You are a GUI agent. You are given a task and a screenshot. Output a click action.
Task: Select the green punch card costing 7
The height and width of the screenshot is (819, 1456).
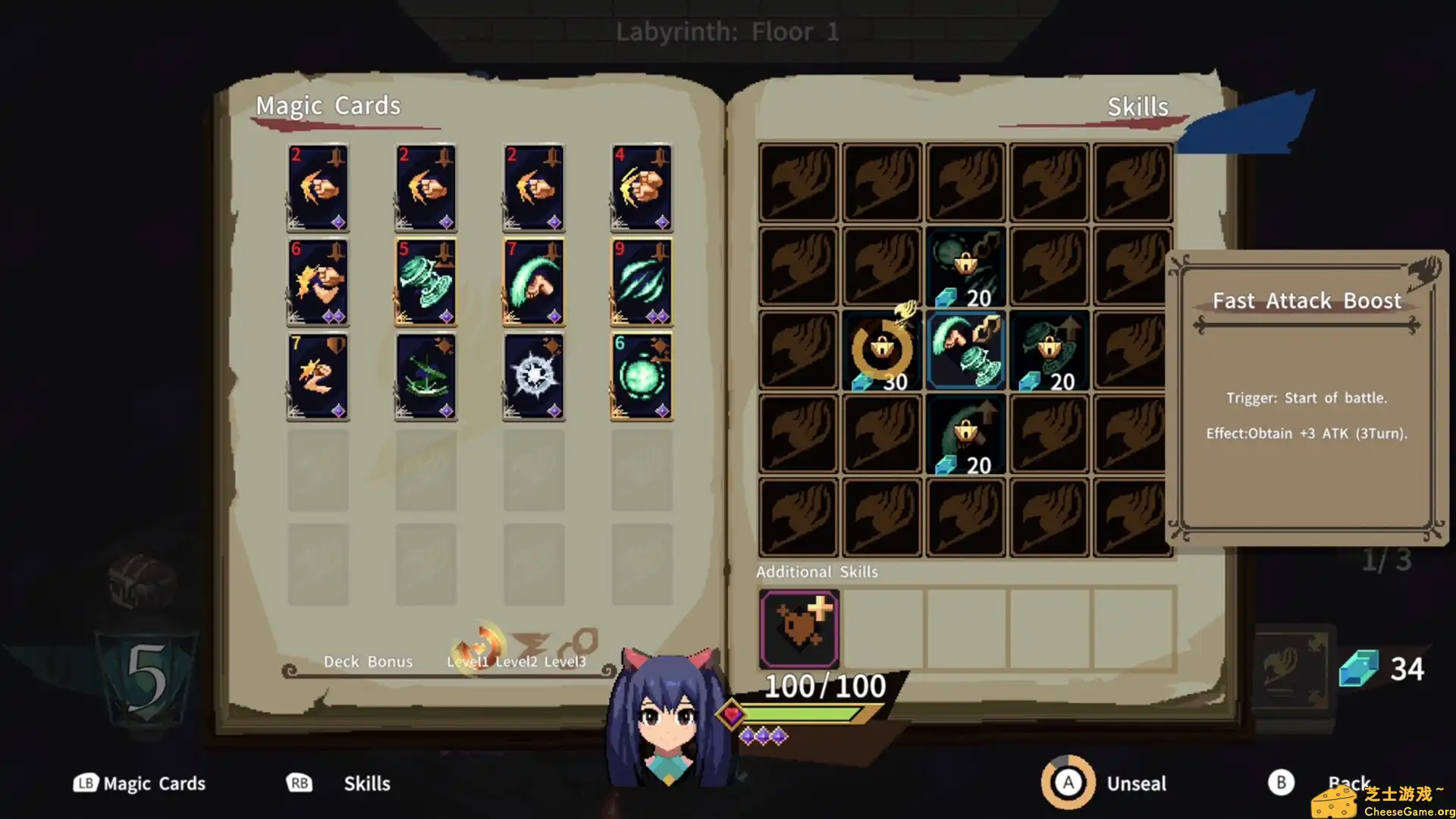point(534,281)
